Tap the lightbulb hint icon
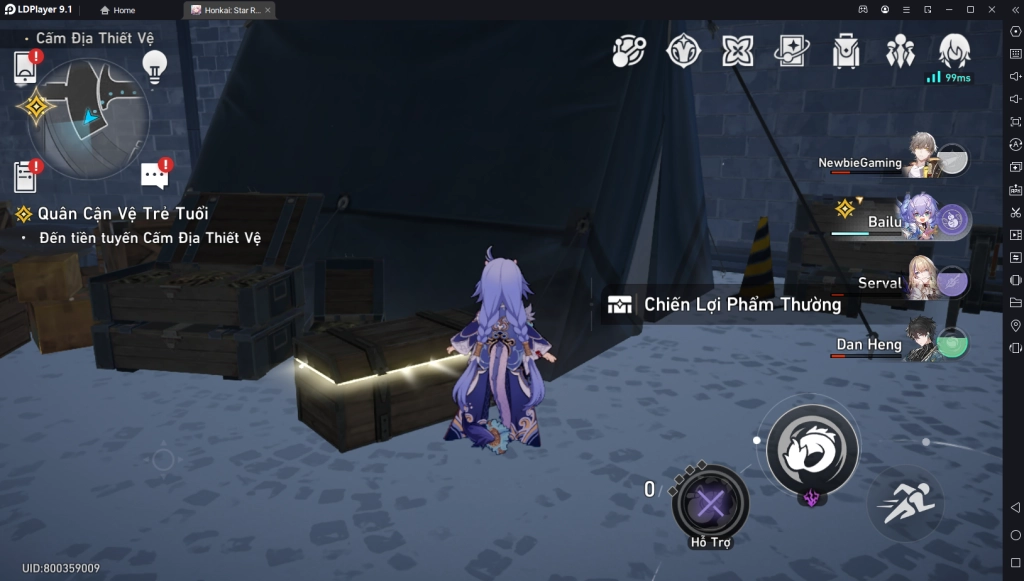The image size is (1024, 581). (153, 66)
